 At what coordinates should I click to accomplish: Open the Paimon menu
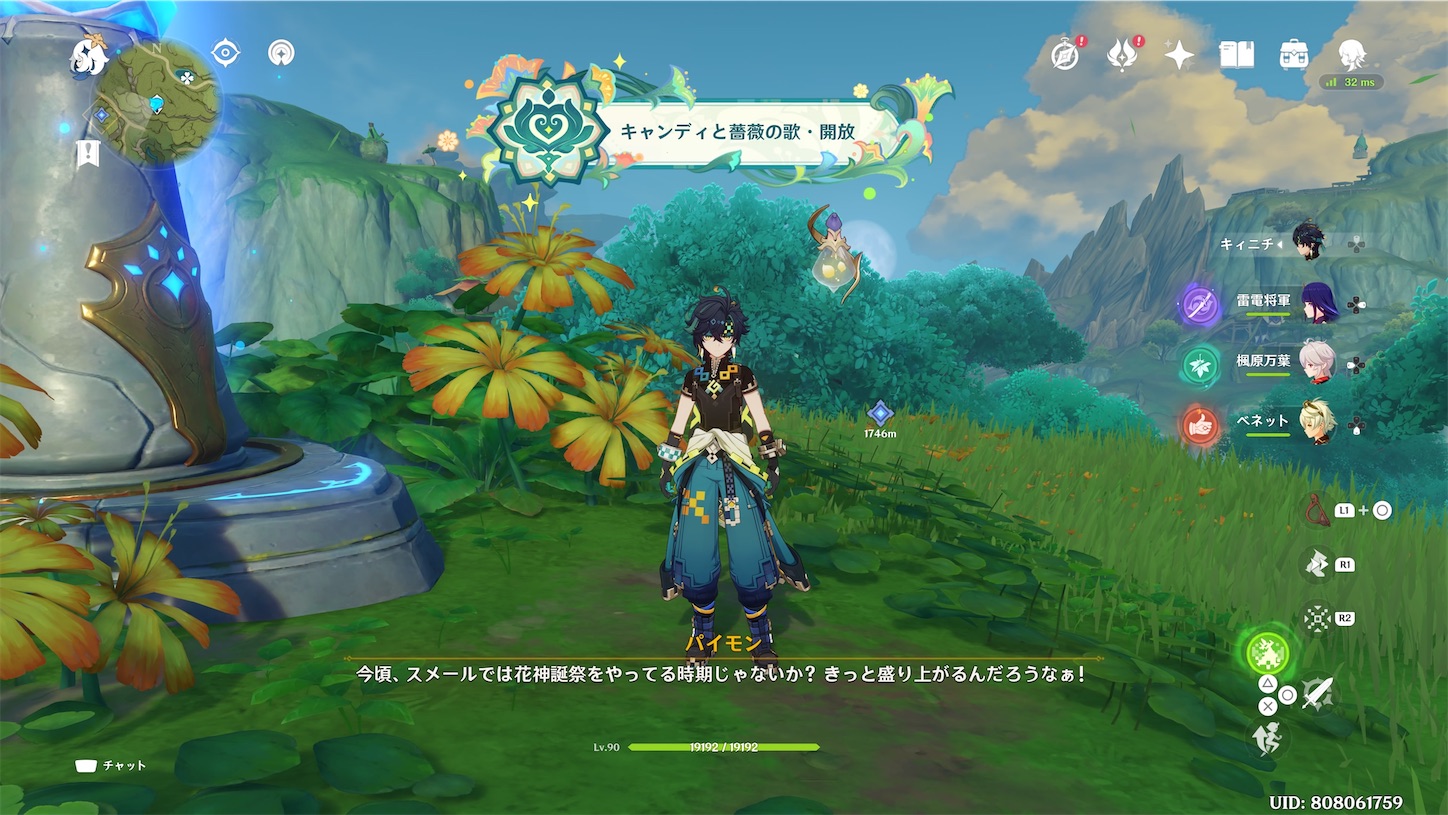[x=87, y=57]
